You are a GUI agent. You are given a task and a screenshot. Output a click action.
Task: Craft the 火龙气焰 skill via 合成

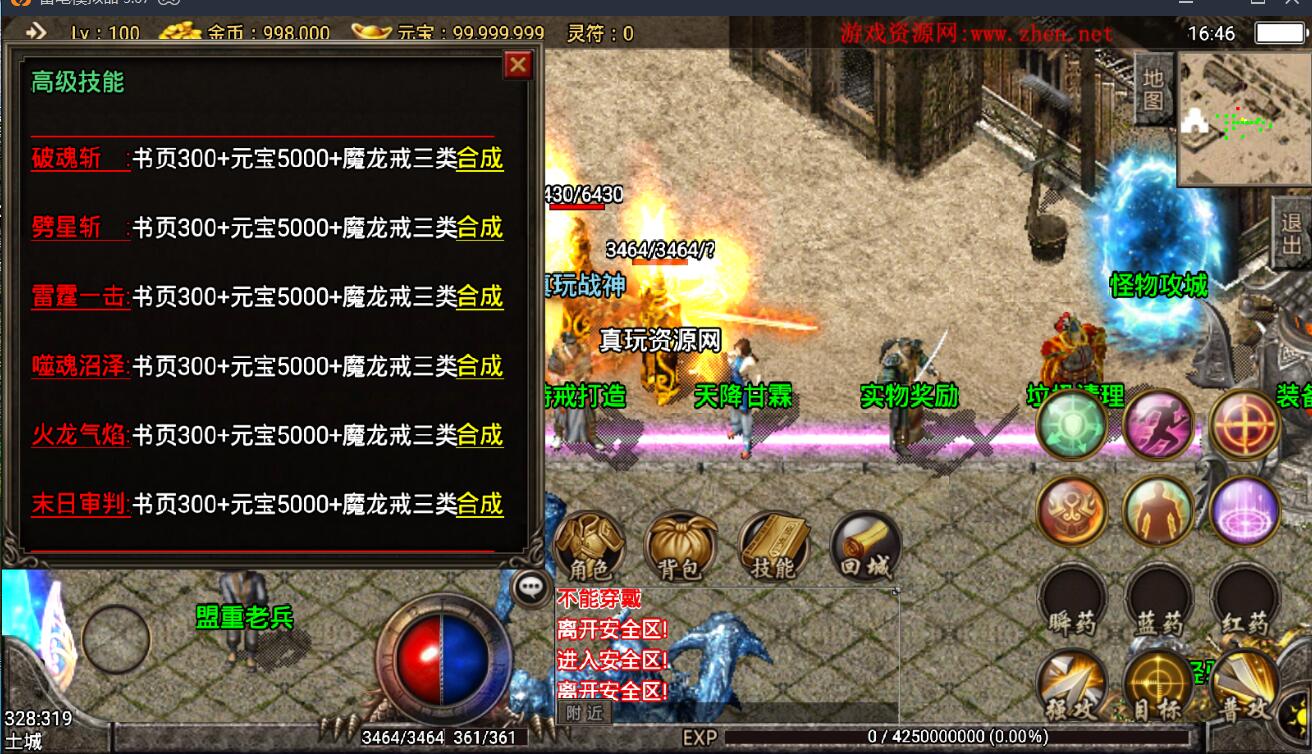click(479, 435)
